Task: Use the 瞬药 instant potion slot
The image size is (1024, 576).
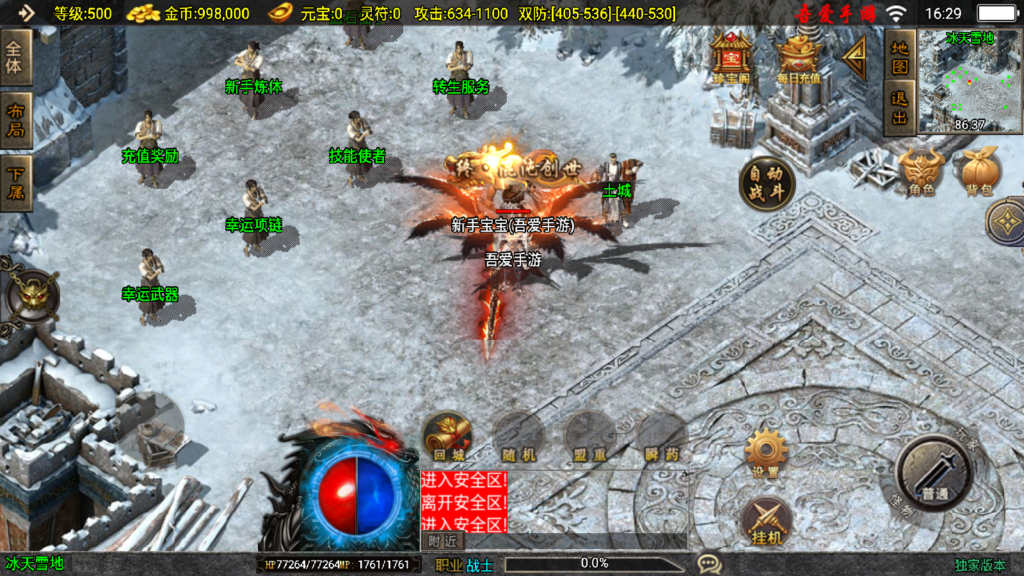Action: pos(661,437)
